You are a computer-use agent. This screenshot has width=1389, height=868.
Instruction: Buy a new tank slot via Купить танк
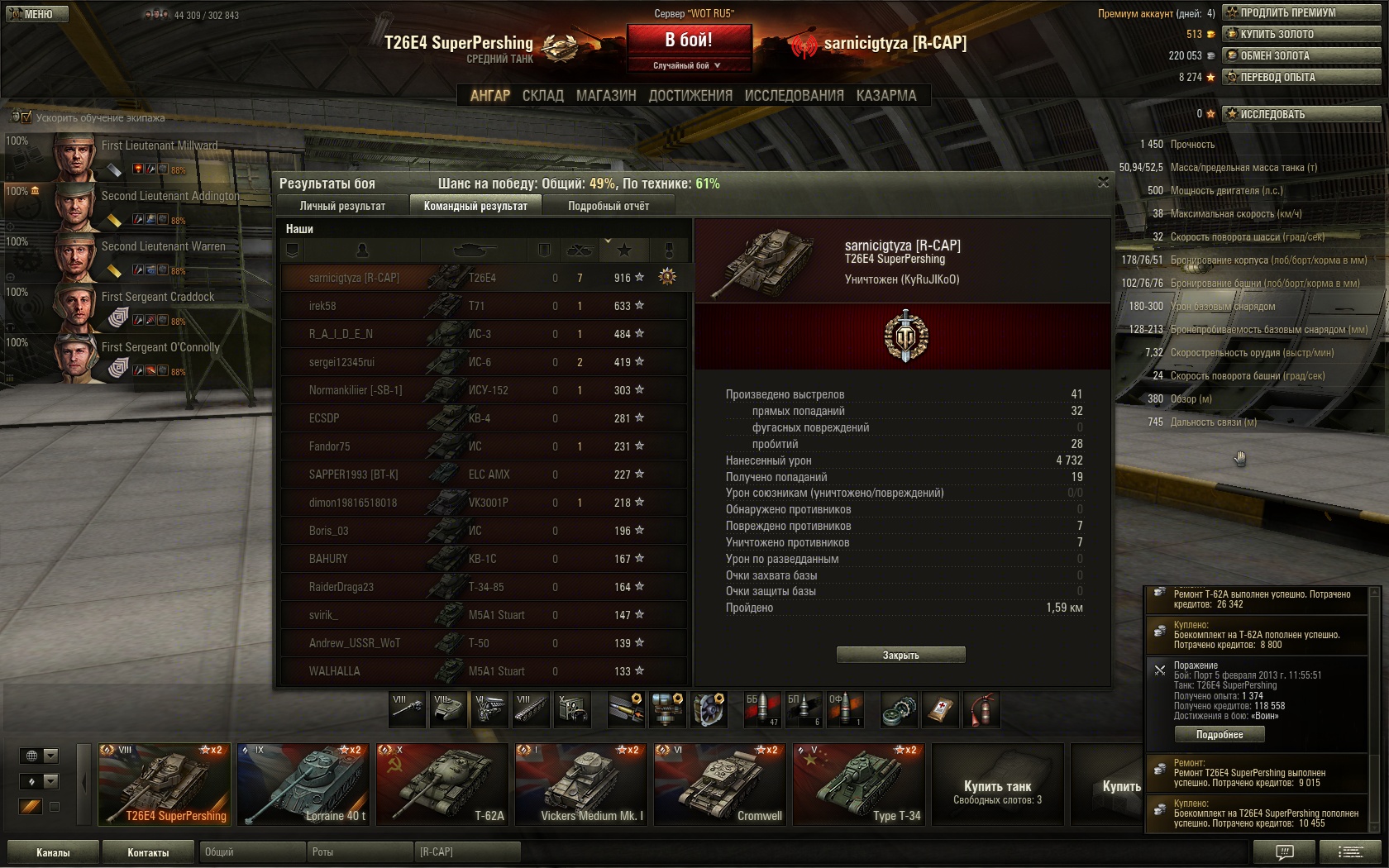[997, 785]
